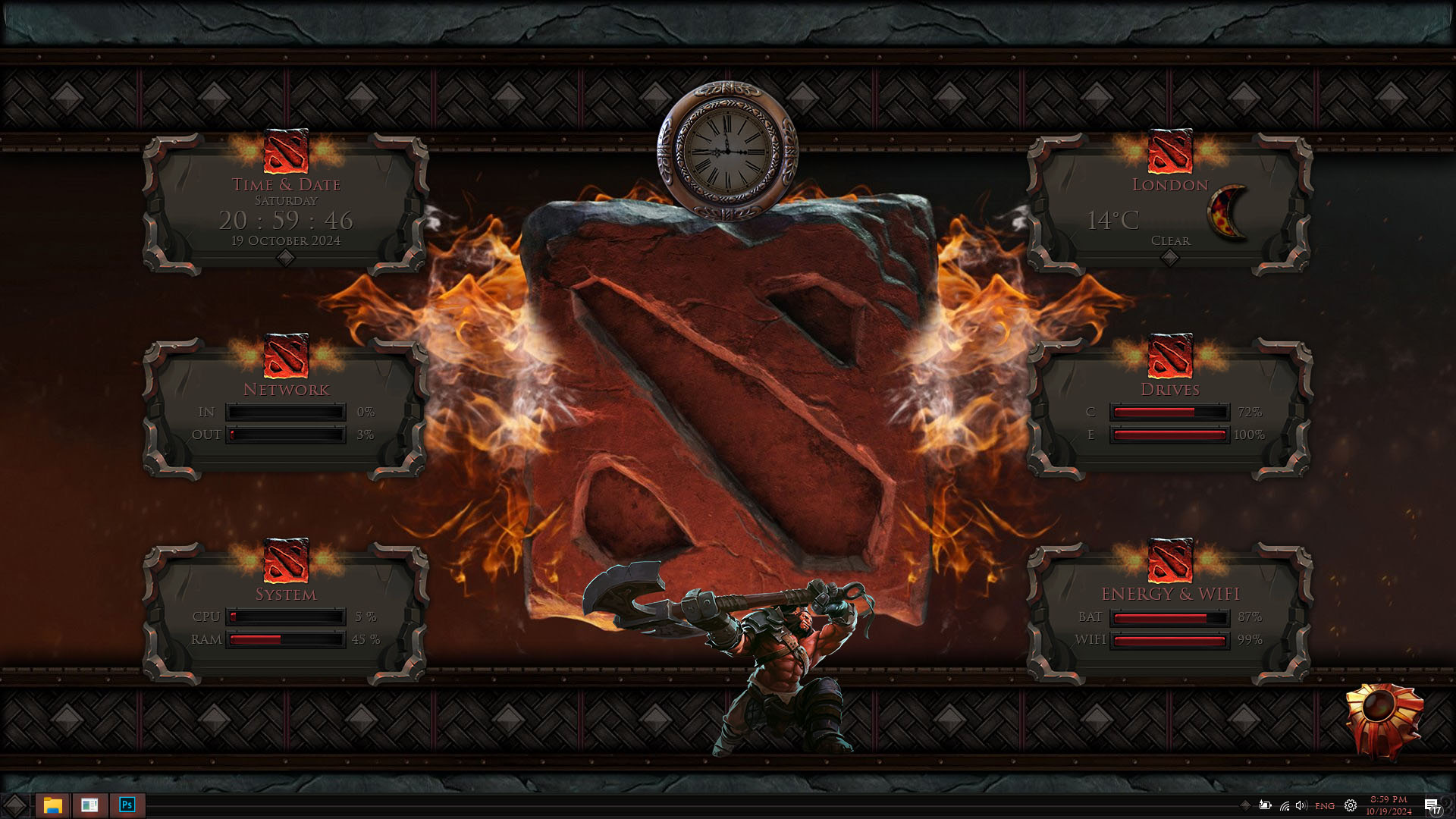The height and width of the screenshot is (819, 1456).
Task: Switch input language via ENG indicator
Action: click(x=1325, y=806)
